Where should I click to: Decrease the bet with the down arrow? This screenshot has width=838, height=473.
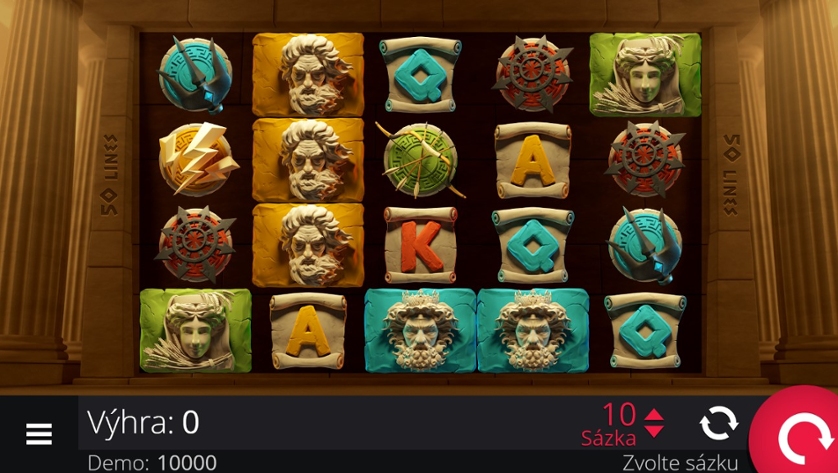[654, 432]
